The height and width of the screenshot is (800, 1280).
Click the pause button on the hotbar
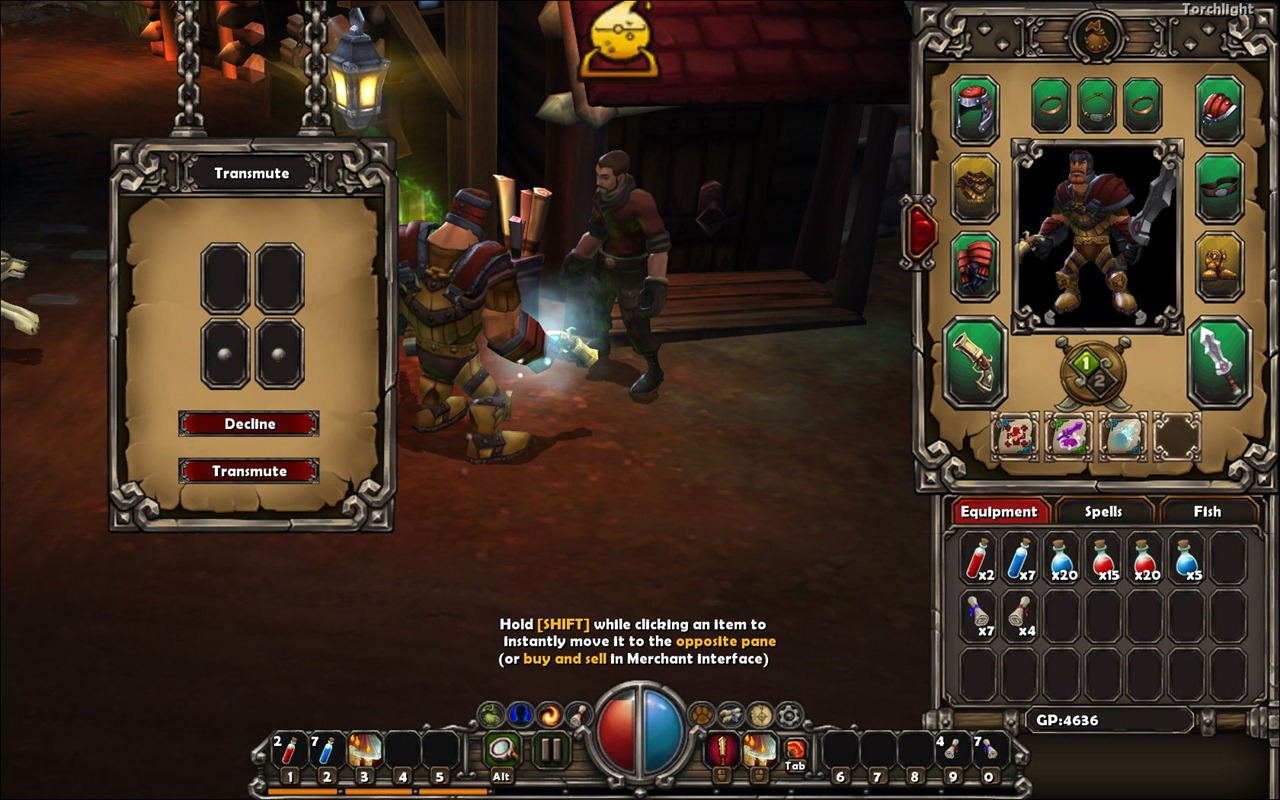pyautogui.click(x=549, y=749)
